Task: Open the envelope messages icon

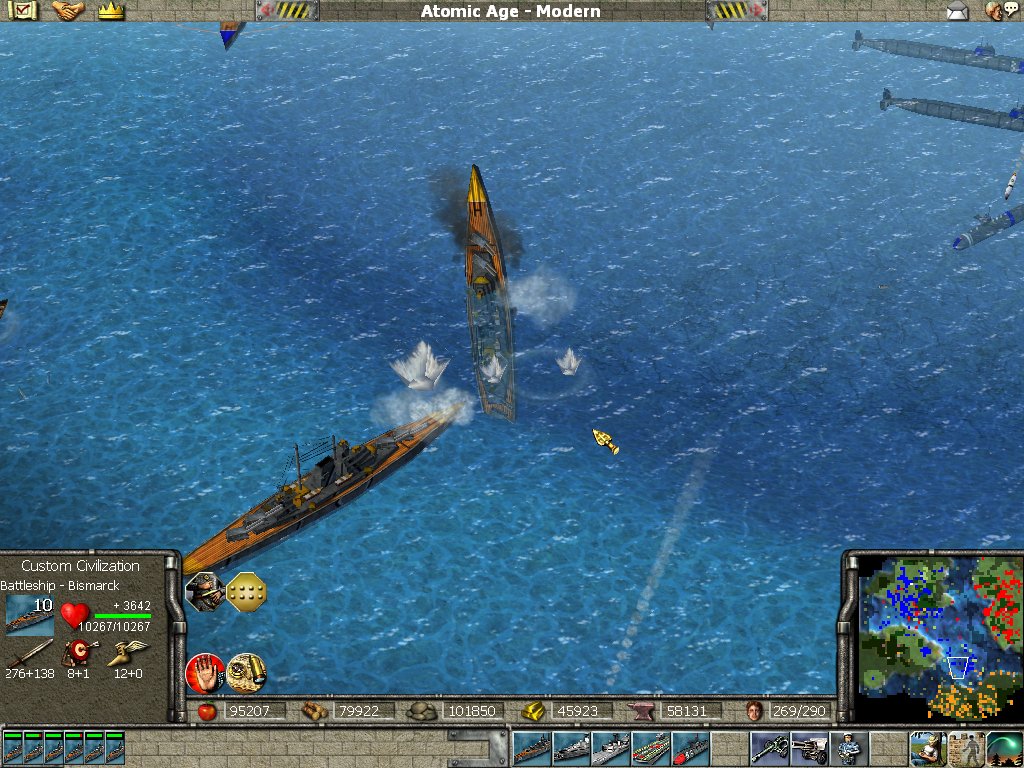Action: (x=958, y=12)
